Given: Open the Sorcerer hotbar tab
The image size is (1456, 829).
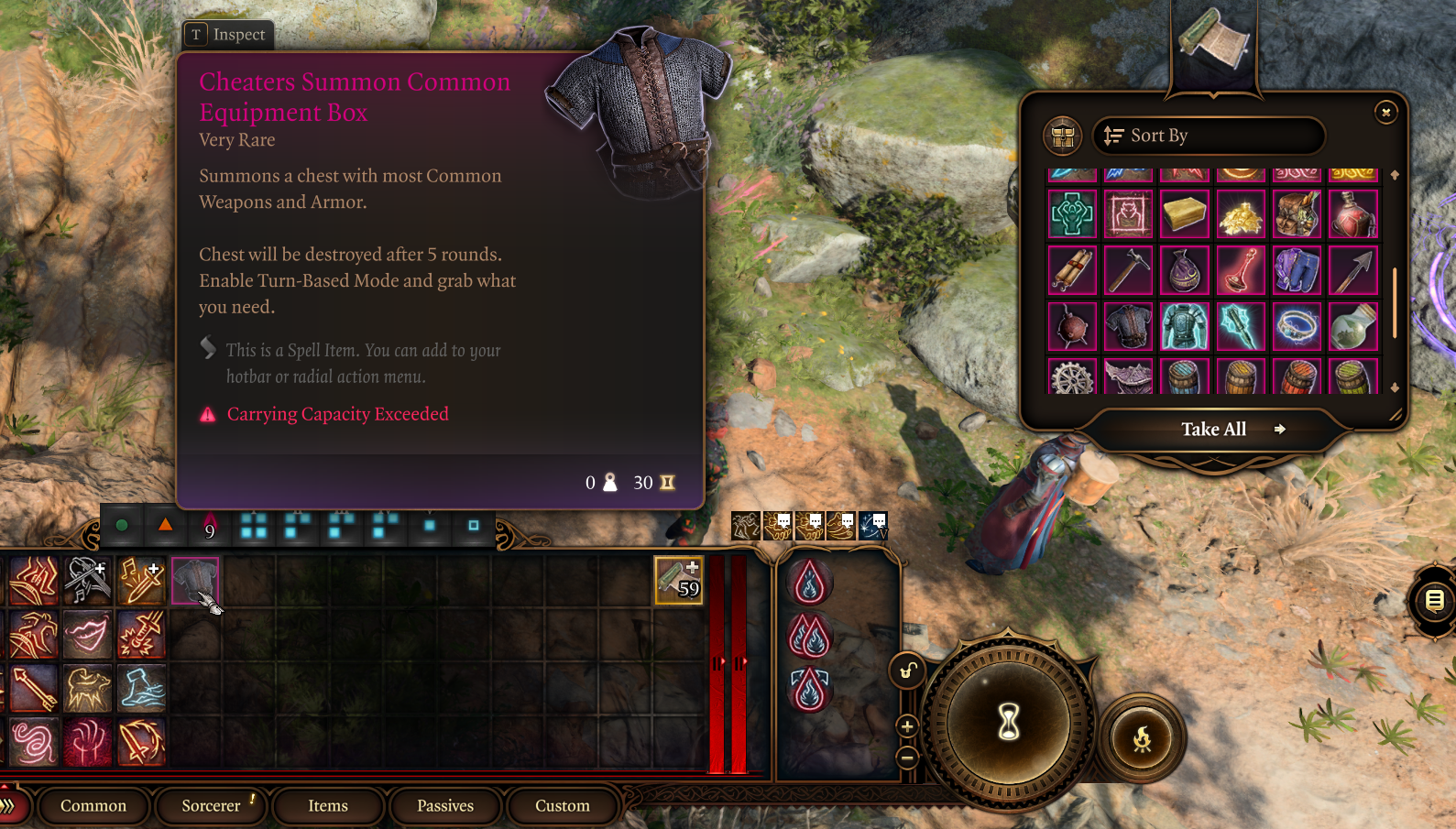Looking at the screenshot, I should coord(211,806).
